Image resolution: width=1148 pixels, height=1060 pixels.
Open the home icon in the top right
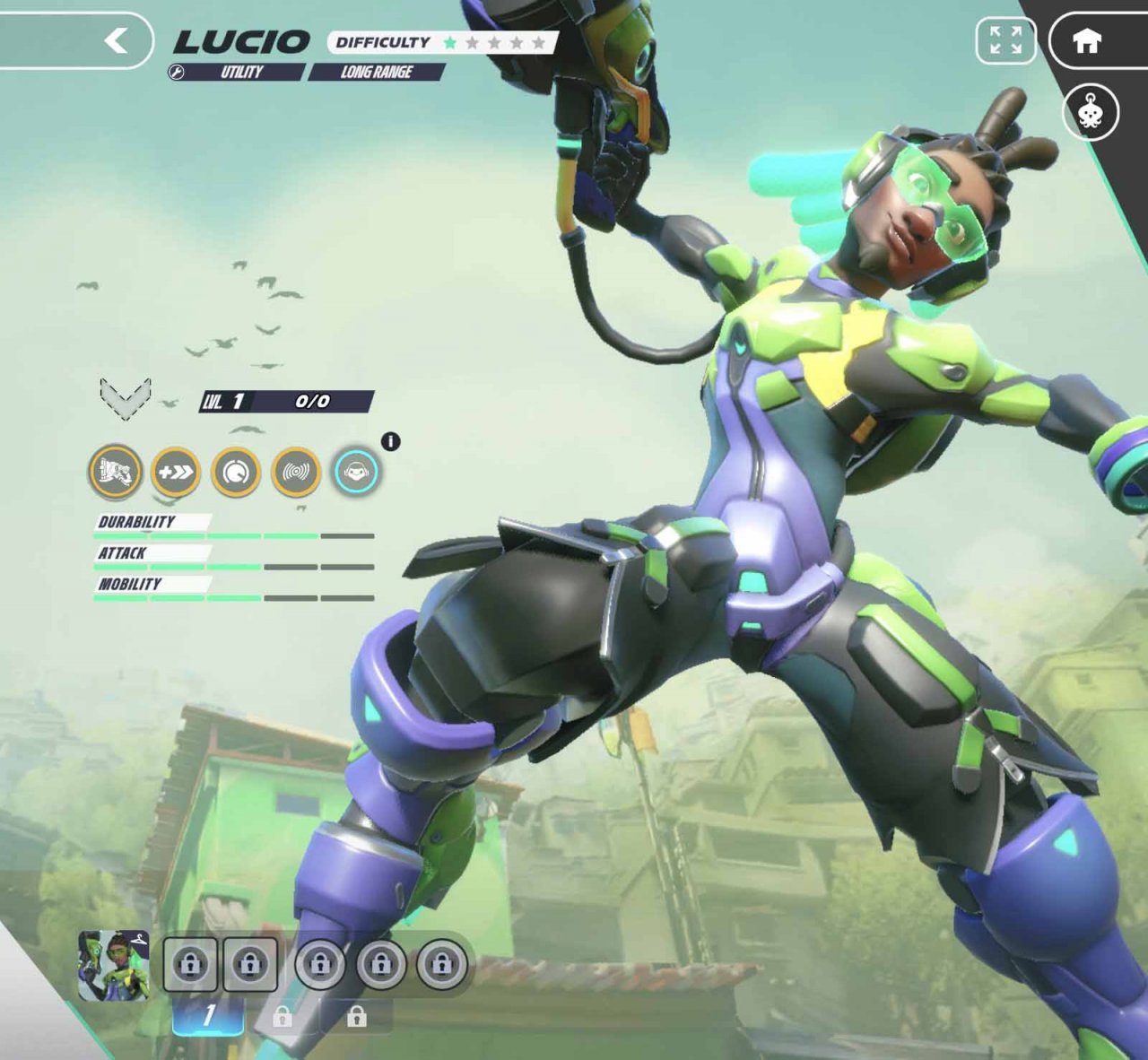pos(1088,39)
